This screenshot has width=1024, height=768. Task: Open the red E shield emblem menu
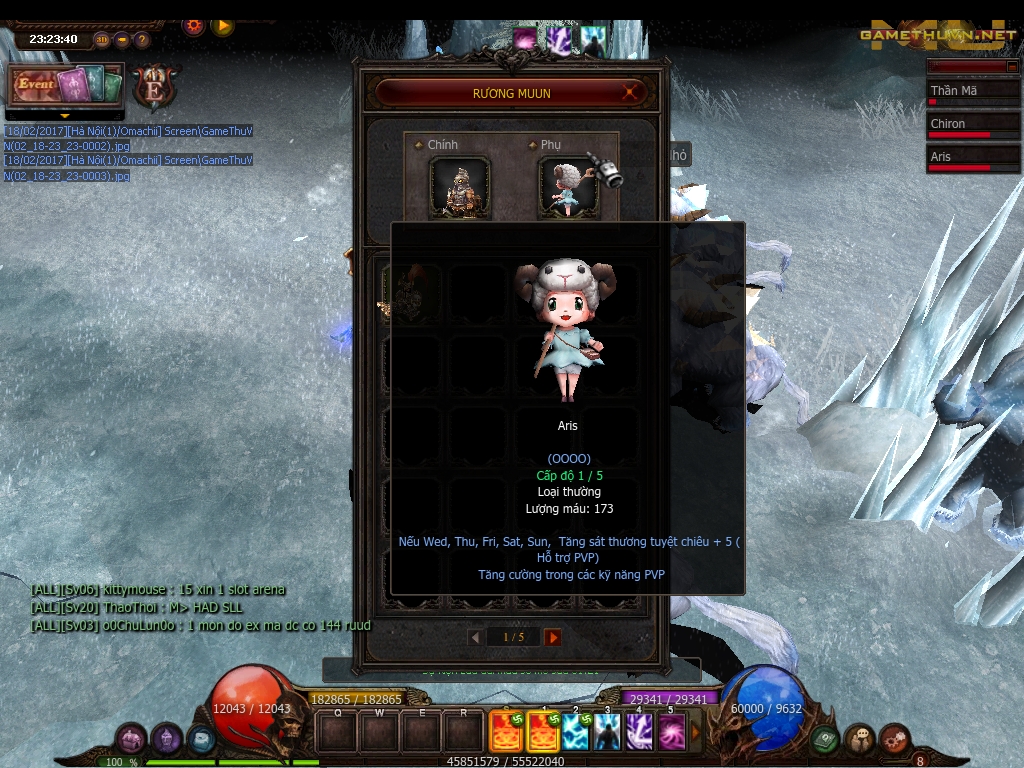tap(154, 85)
